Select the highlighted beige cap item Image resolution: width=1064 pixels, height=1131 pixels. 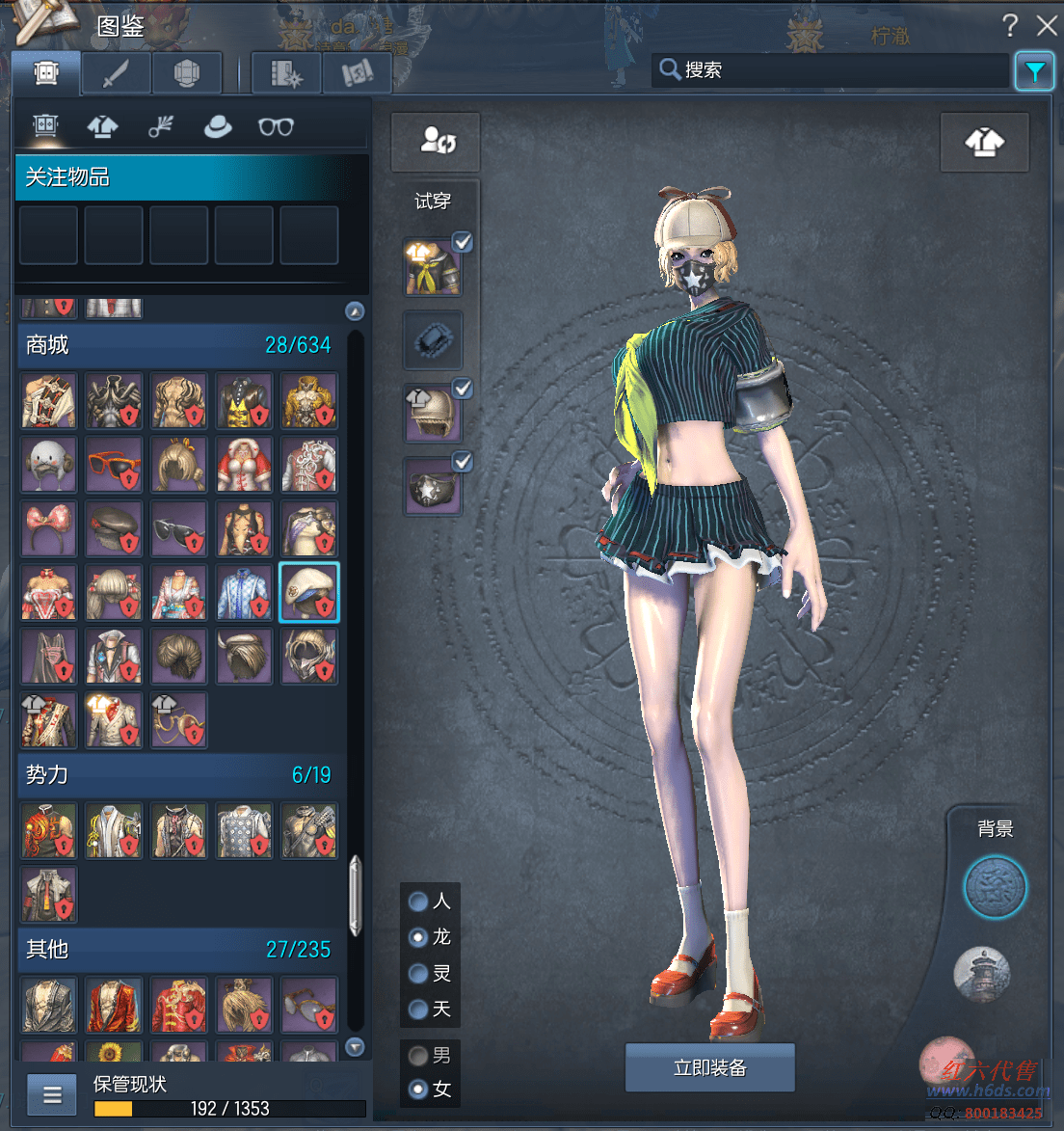[x=309, y=592]
